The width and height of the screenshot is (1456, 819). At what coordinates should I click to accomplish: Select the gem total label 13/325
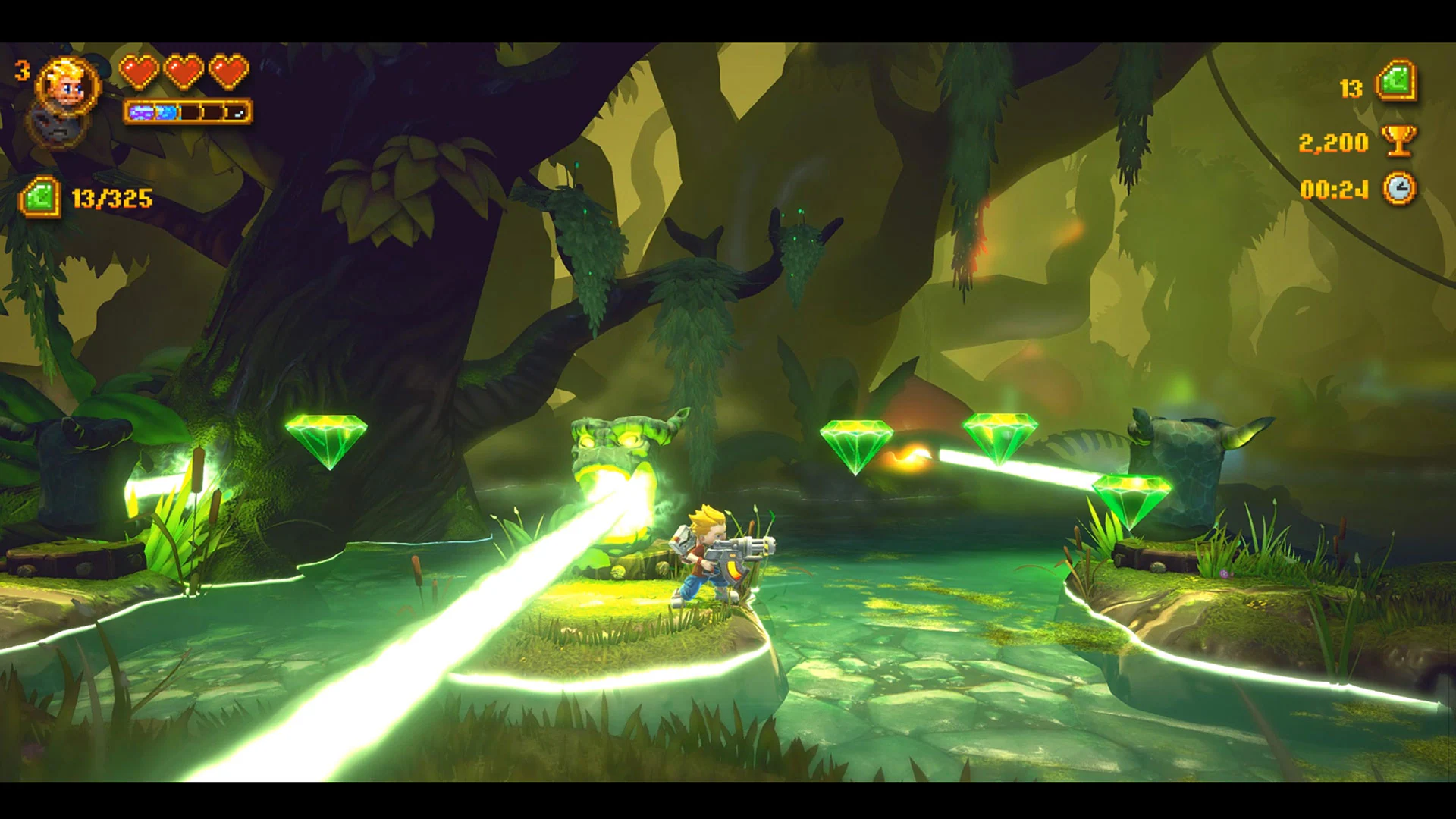(x=114, y=199)
